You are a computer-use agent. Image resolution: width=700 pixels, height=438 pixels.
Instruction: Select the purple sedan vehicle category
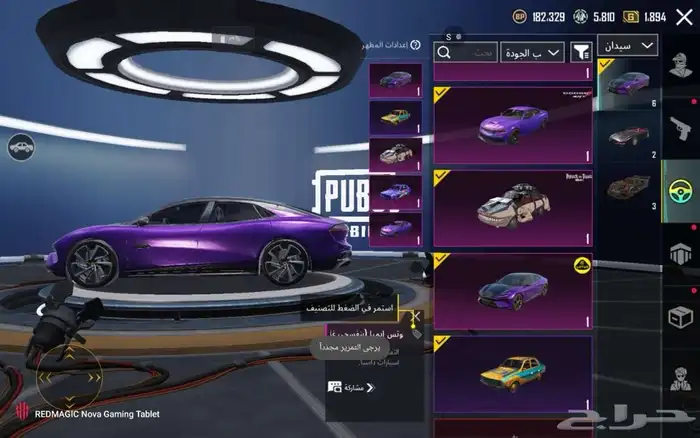[x=627, y=83]
